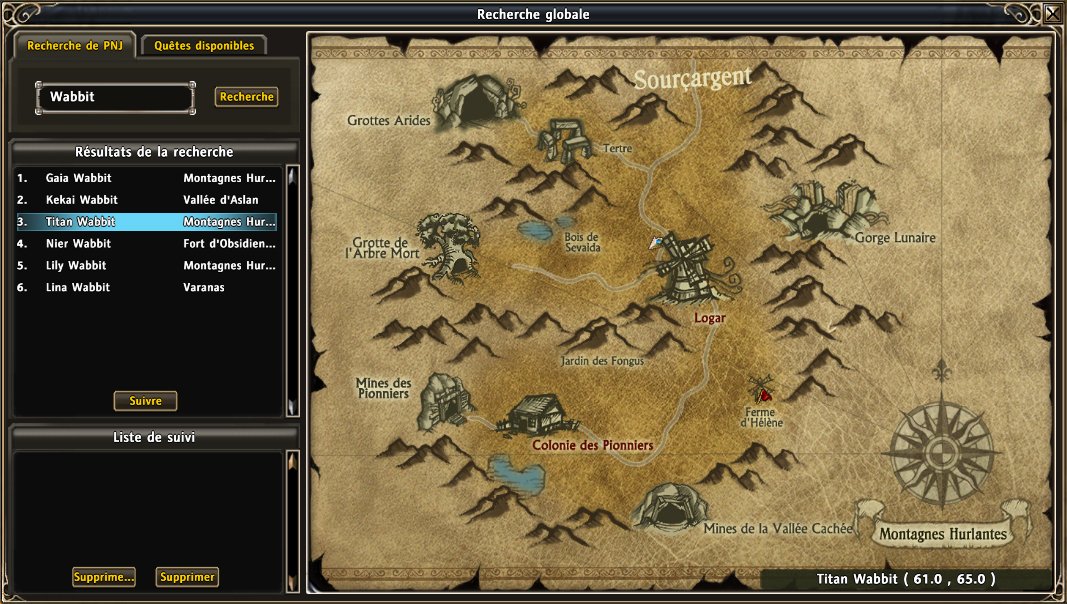Click the Supprimer button

187,577
